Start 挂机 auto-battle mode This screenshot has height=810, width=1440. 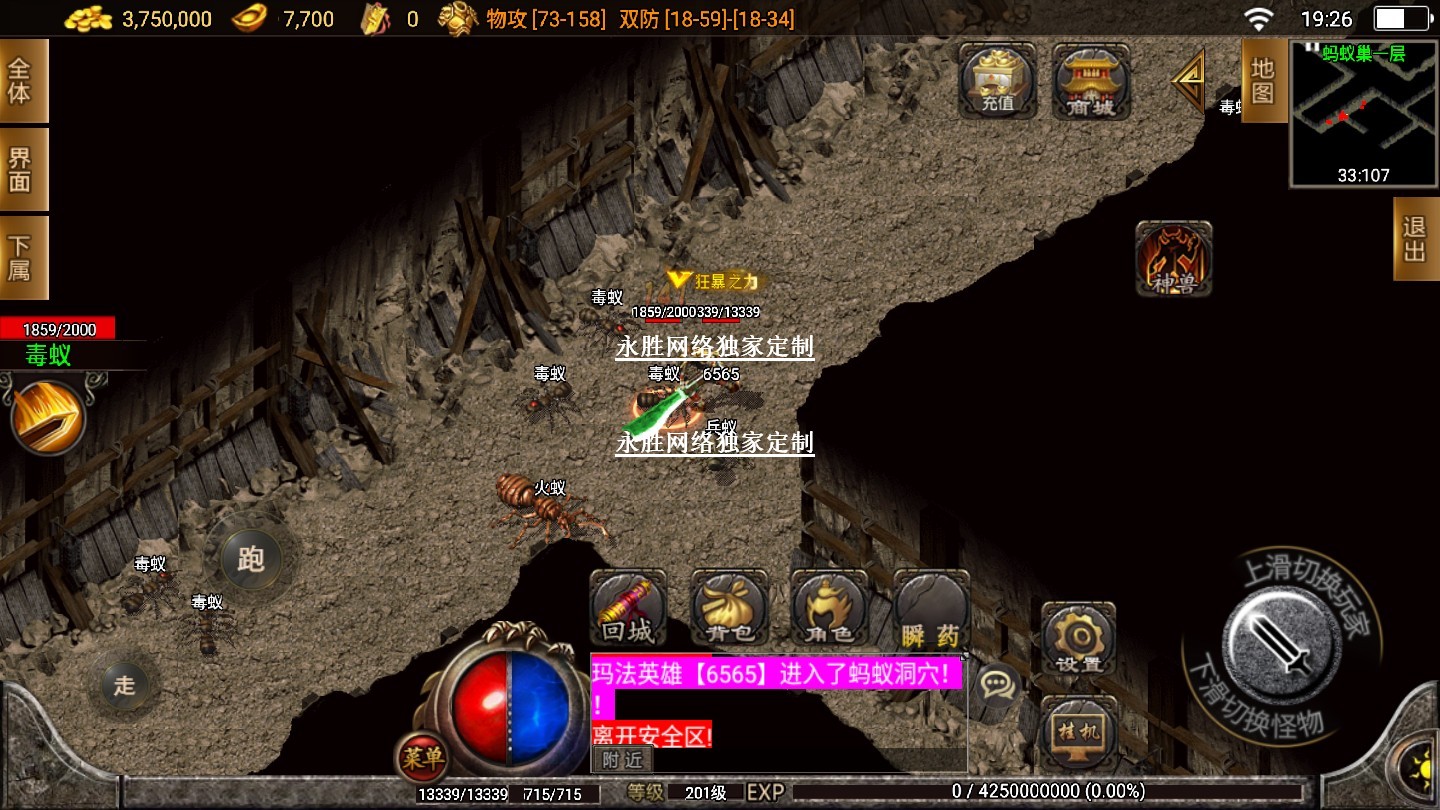click(x=1078, y=732)
